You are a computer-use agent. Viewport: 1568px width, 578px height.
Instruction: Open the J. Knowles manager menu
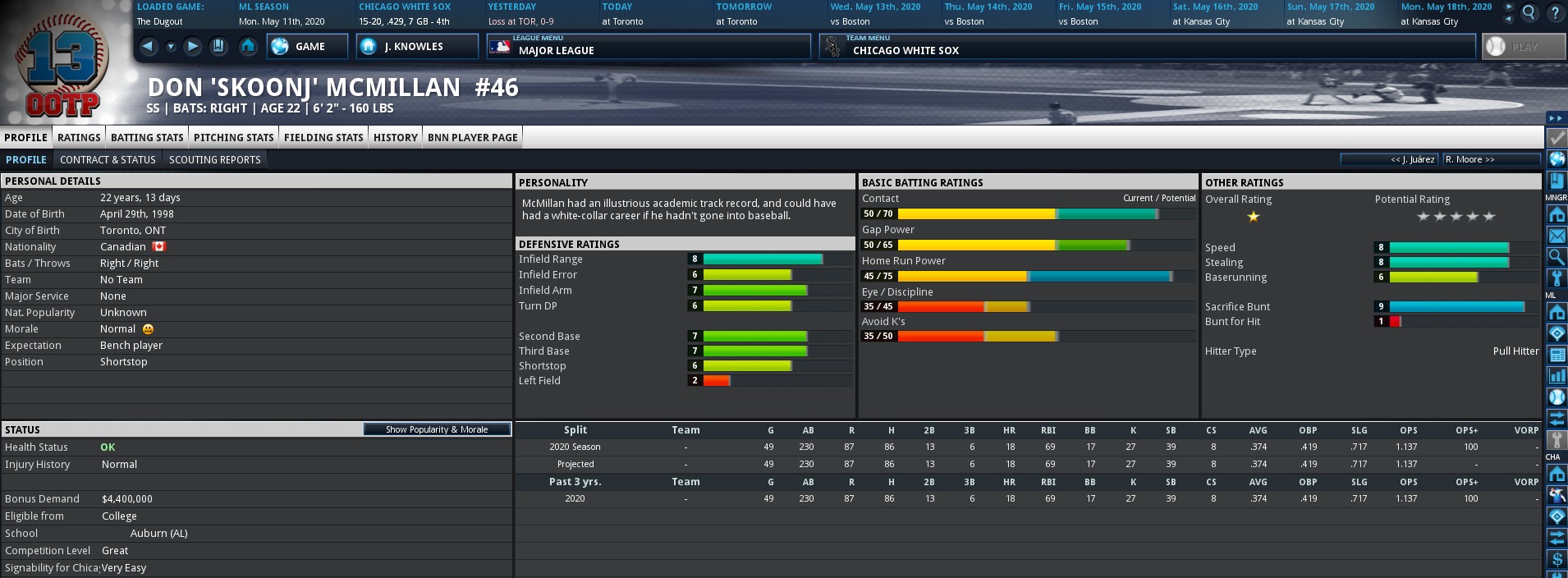[x=416, y=47]
